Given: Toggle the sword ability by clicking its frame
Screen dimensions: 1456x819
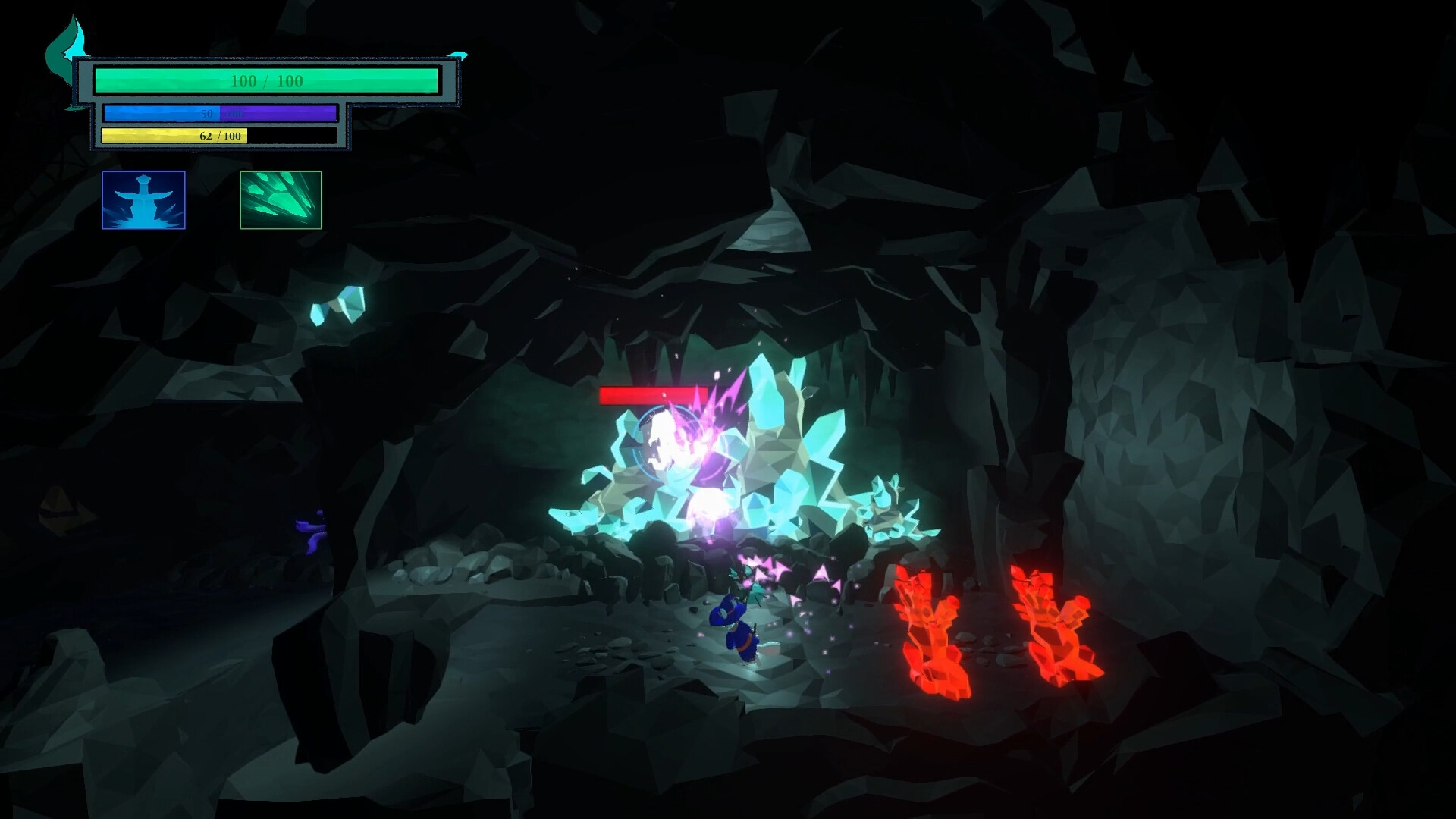Looking at the screenshot, I should click(143, 173).
